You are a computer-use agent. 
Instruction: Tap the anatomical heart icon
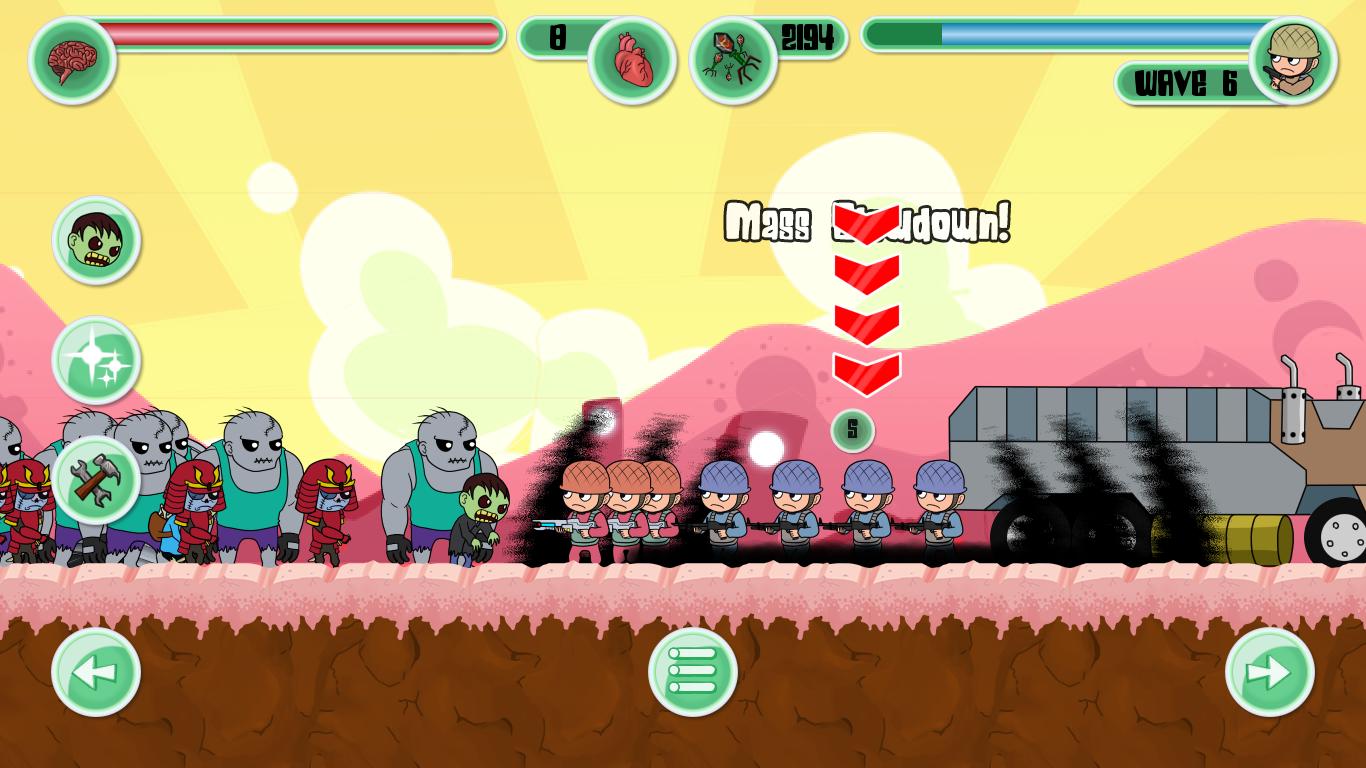point(632,60)
